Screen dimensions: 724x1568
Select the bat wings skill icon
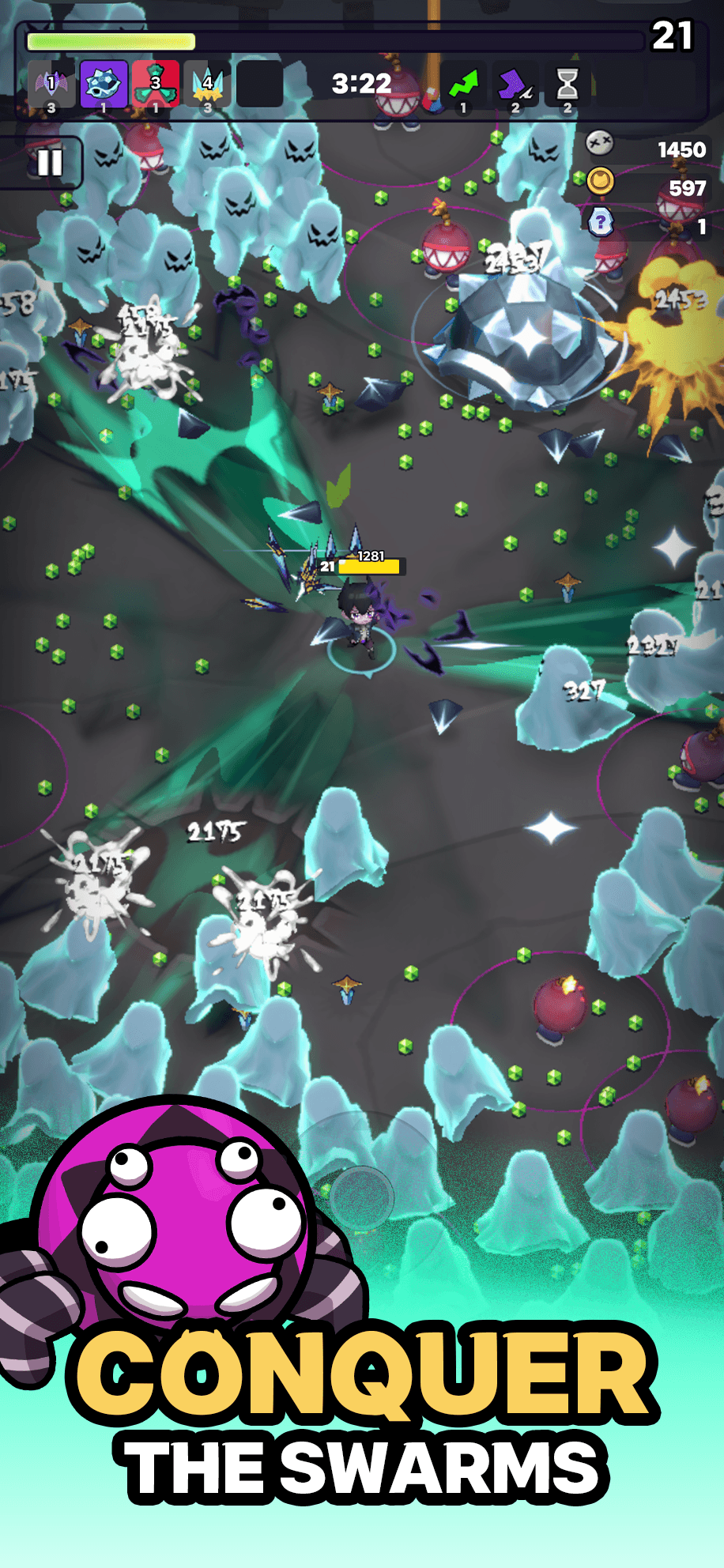tap(51, 85)
